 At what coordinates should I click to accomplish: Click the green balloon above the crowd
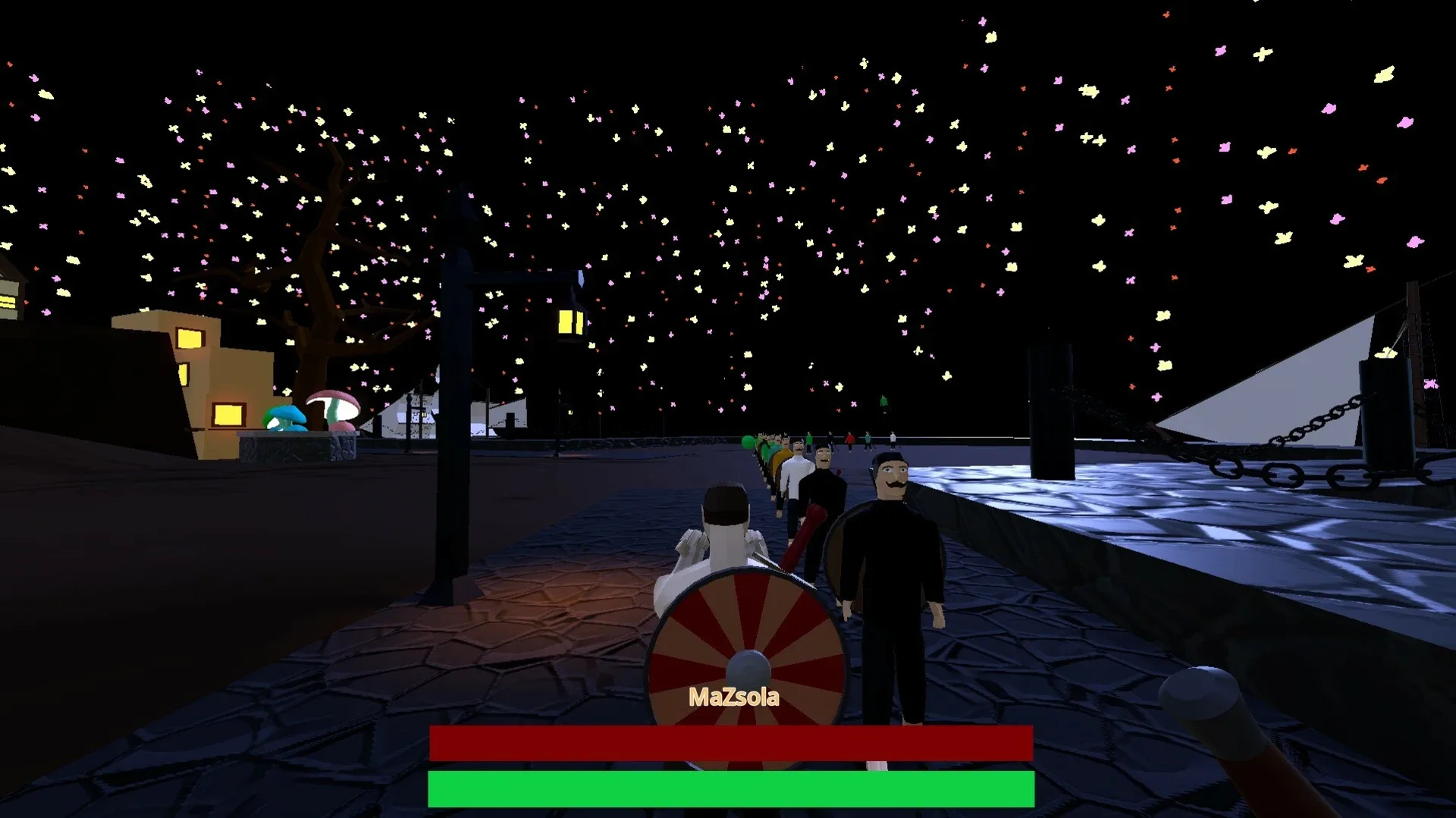(747, 441)
